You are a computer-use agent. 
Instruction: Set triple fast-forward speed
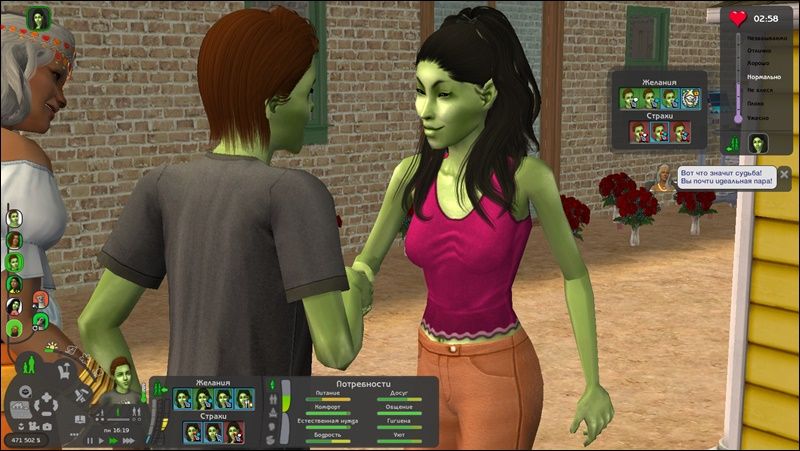(129, 440)
